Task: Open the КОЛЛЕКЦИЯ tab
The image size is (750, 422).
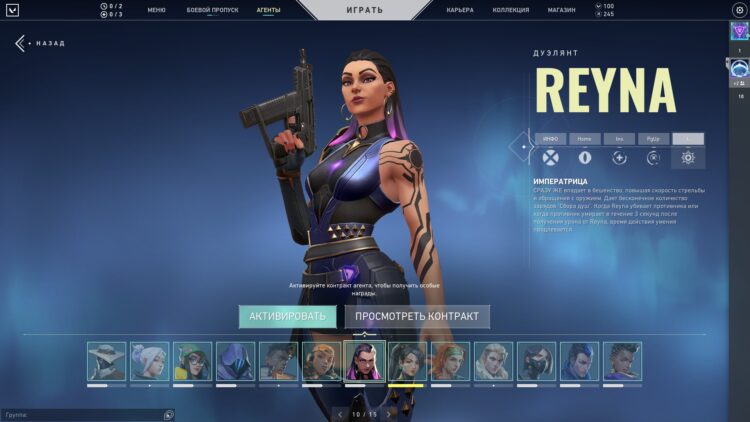Action: (510, 10)
